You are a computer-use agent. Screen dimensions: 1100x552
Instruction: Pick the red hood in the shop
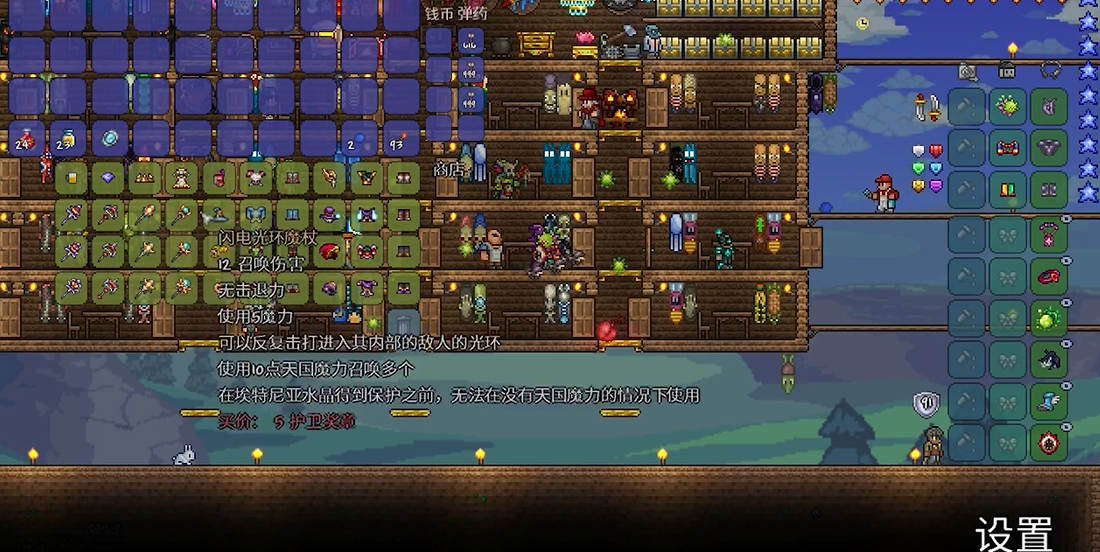[328, 252]
